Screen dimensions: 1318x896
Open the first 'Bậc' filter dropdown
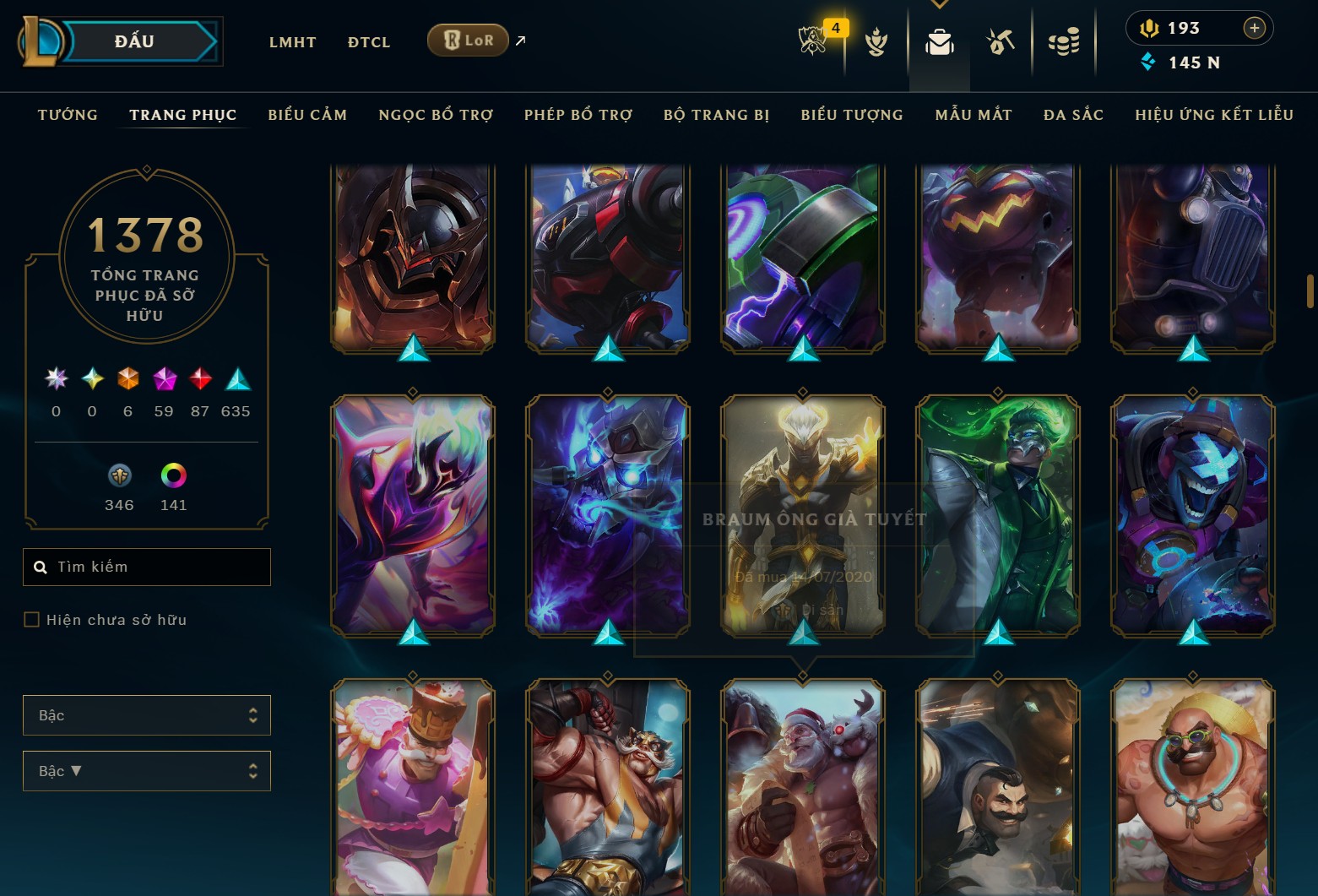point(146,714)
